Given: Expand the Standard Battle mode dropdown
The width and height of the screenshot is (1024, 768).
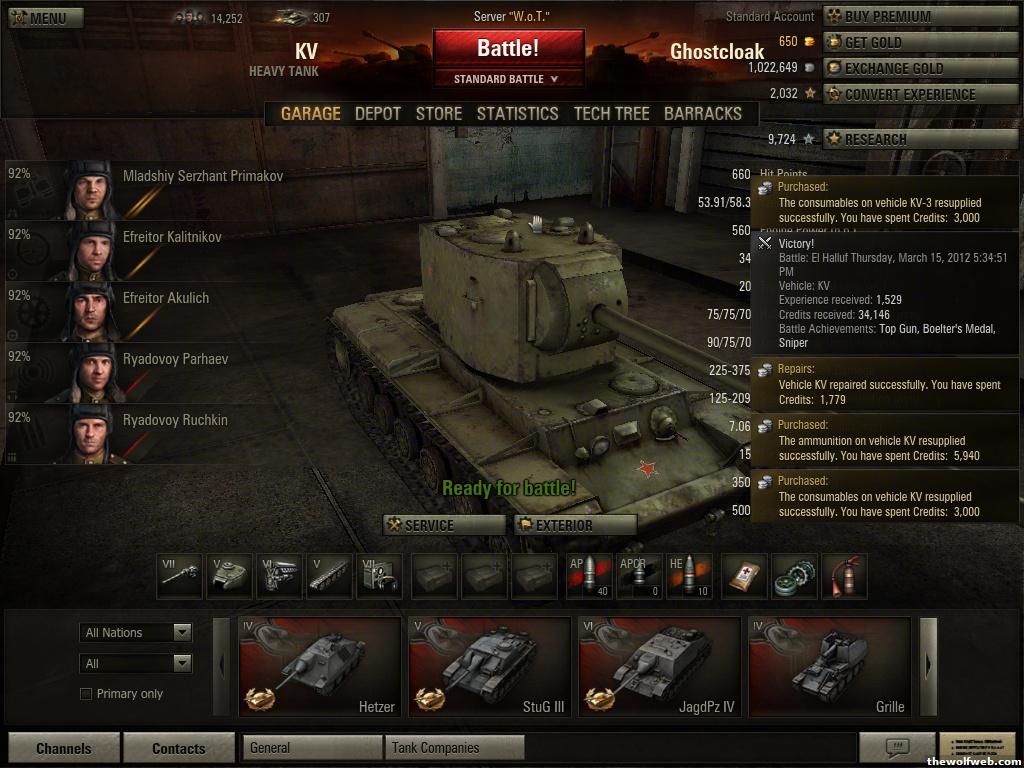Looking at the screenshot, I should pyautogui.click(x=507, y=79).
